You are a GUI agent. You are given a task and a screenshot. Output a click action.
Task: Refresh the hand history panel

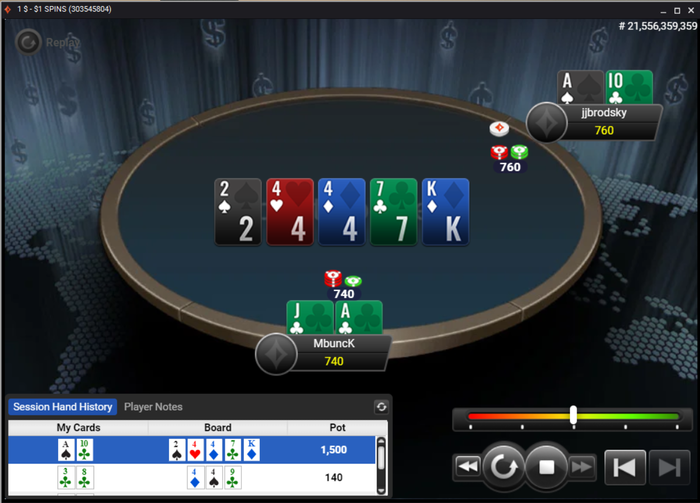coord(381,407)
